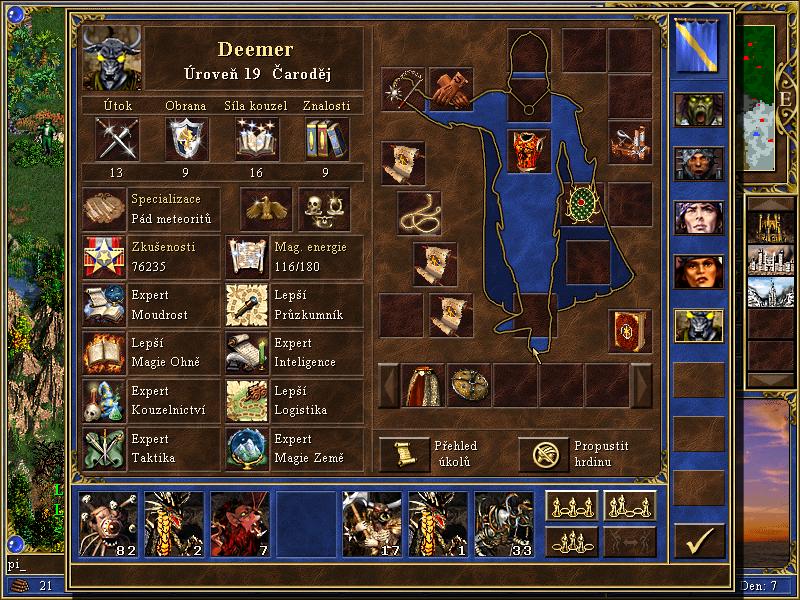View the Lepší Logistika skill

tap(247, 401)
